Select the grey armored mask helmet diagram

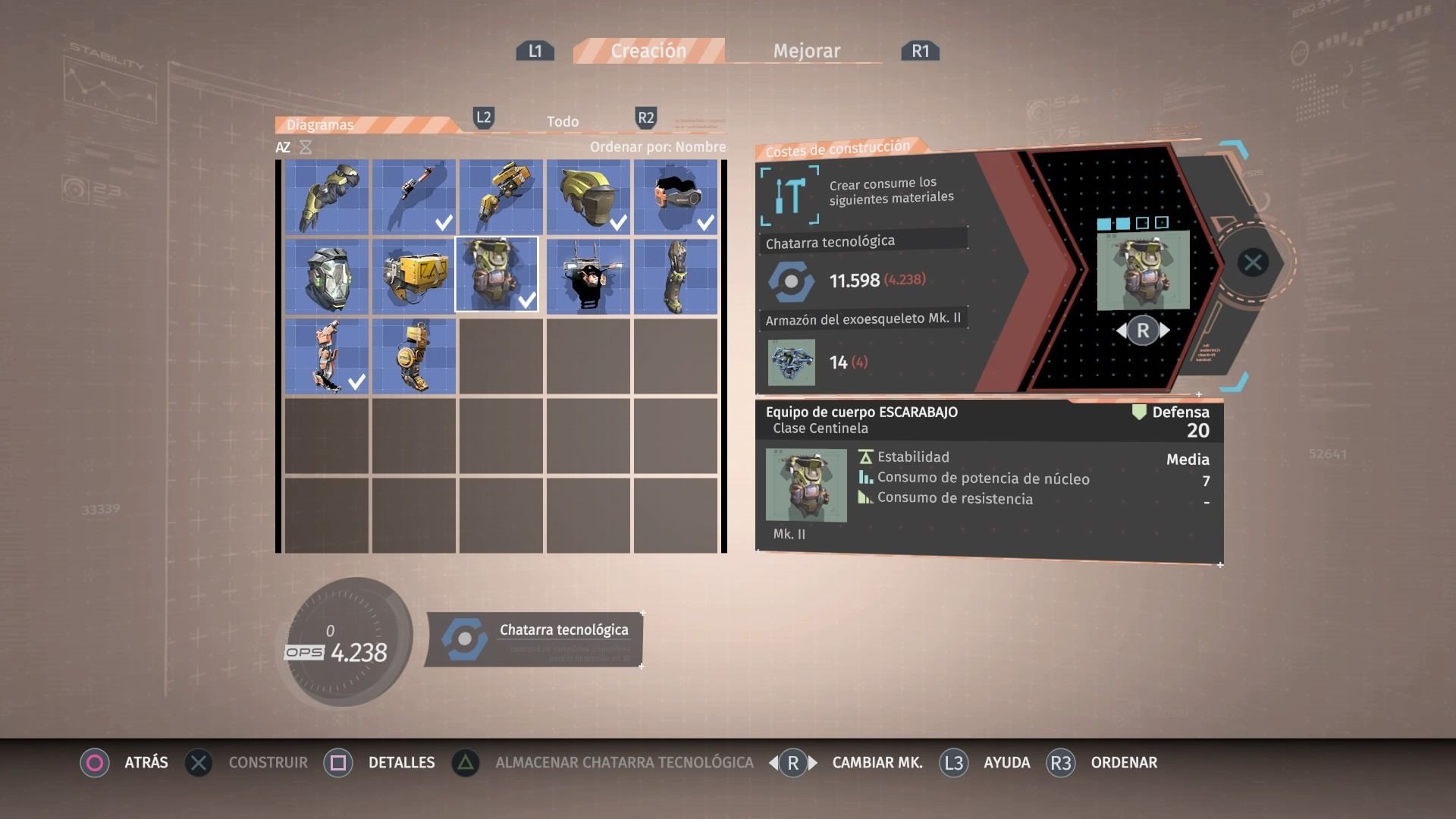coord(327,275)
